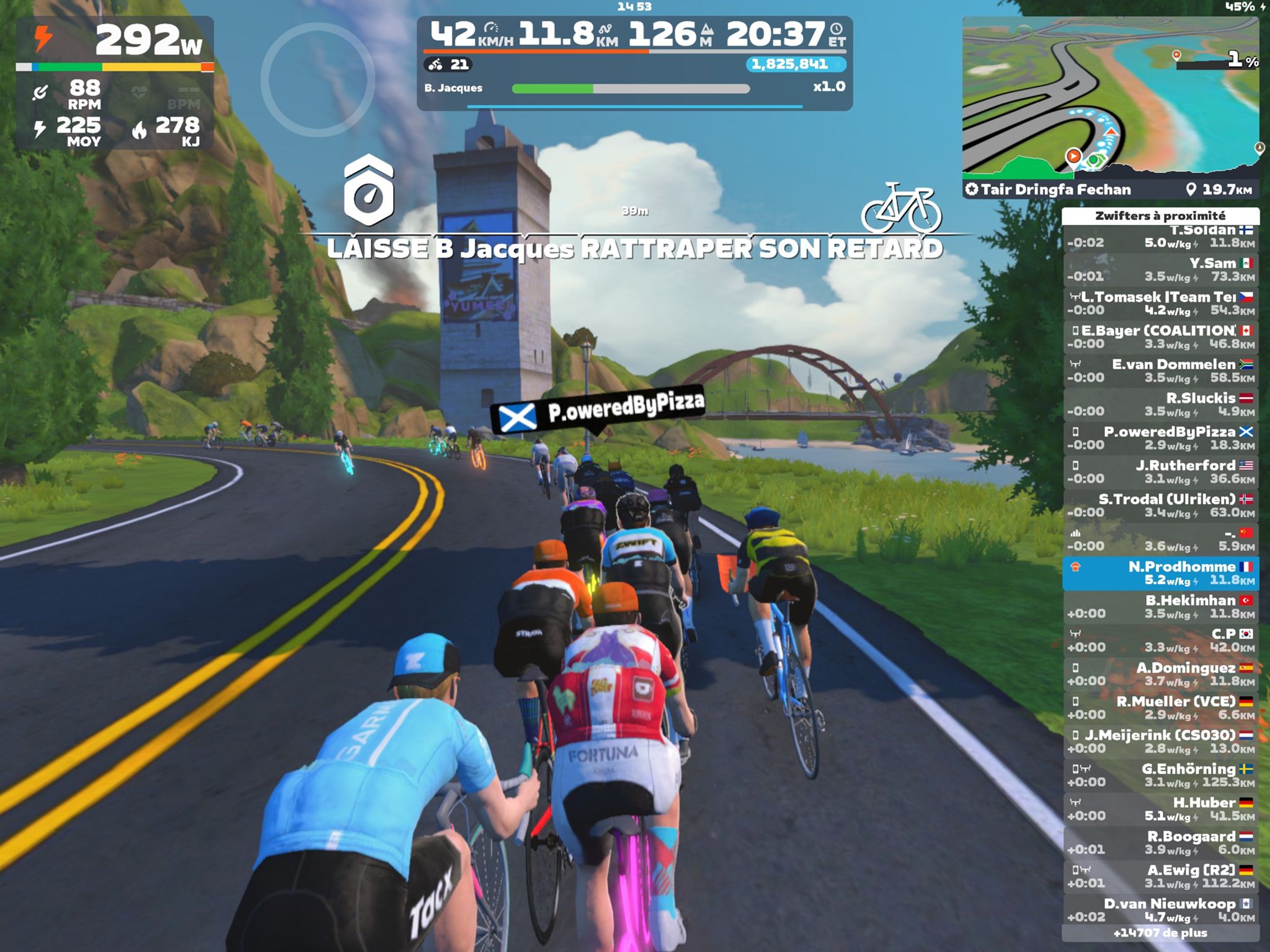Viewport: 1270px width, 952px height.
Task: Choose A.Dominguez's row in the list
Action: pyautogui.click(x=1160, y=674)
